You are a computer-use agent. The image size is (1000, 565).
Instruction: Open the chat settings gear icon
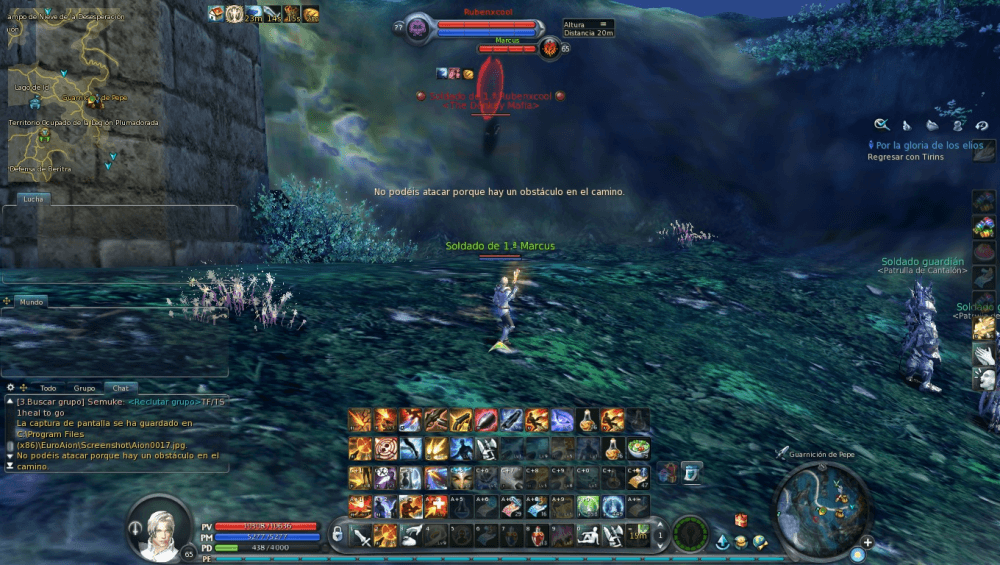10,387
